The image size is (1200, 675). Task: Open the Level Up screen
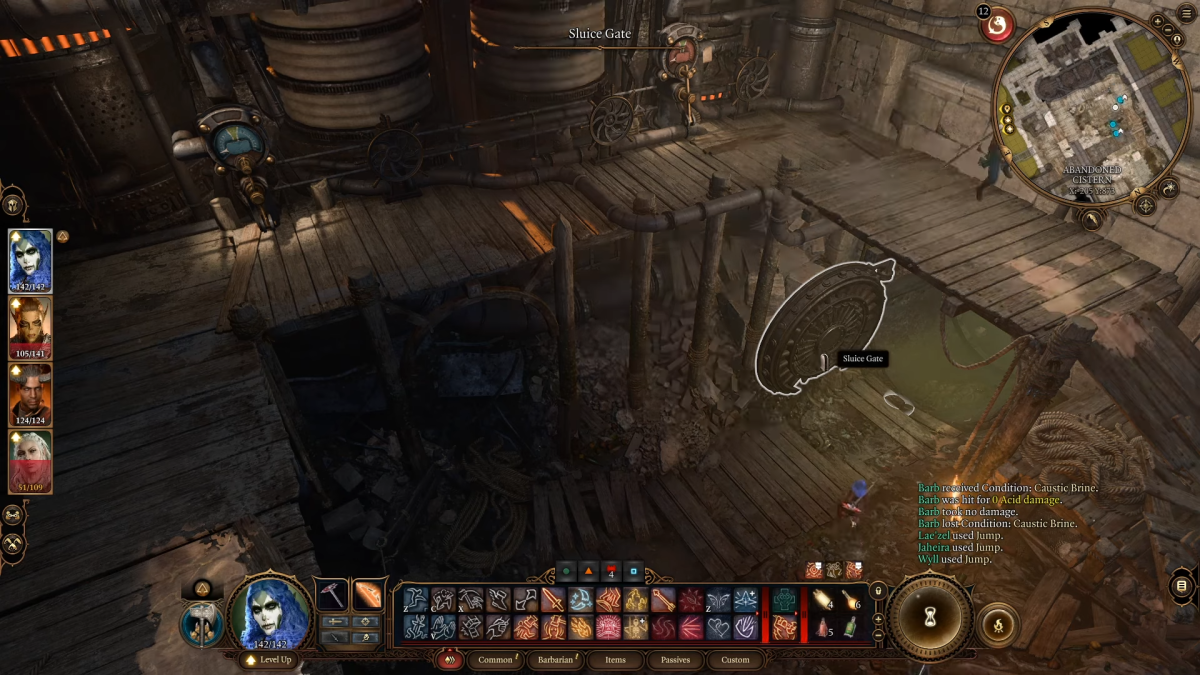270,661
